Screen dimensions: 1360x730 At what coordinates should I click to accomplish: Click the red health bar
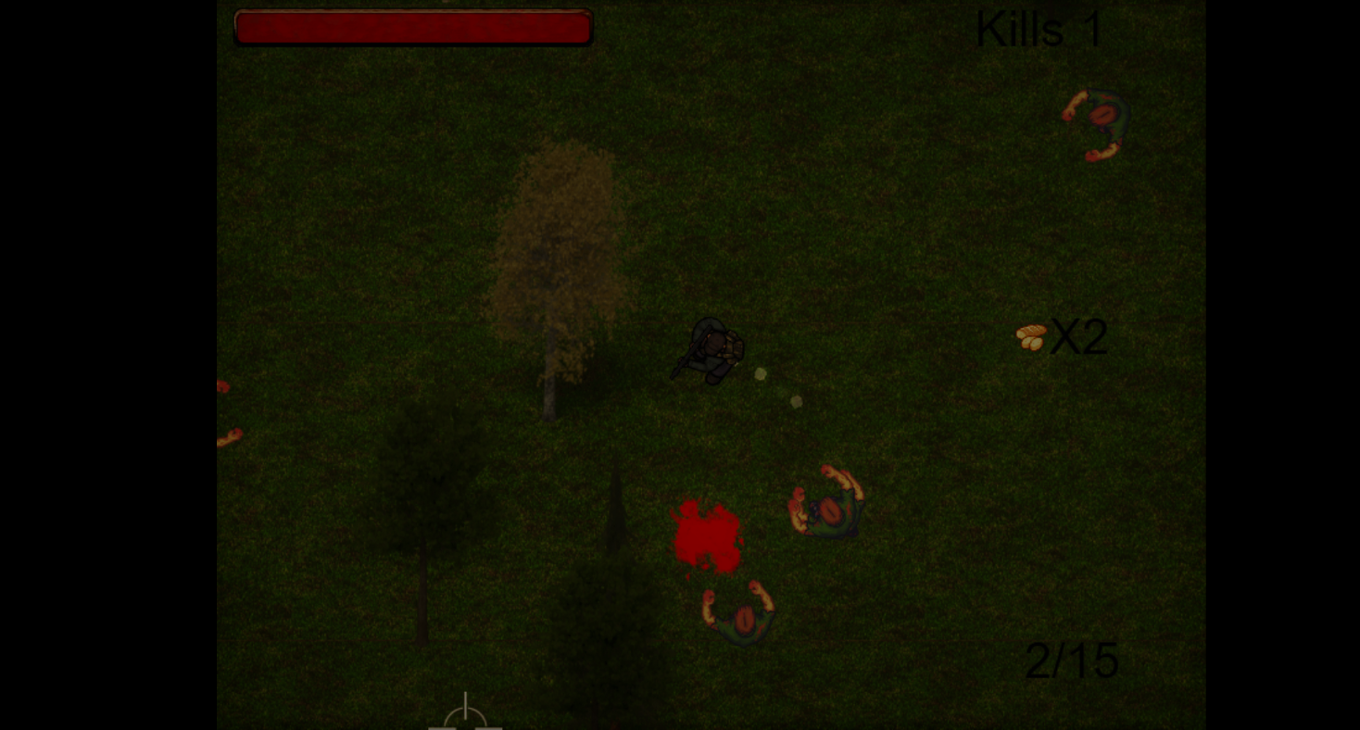coord(412,27)
